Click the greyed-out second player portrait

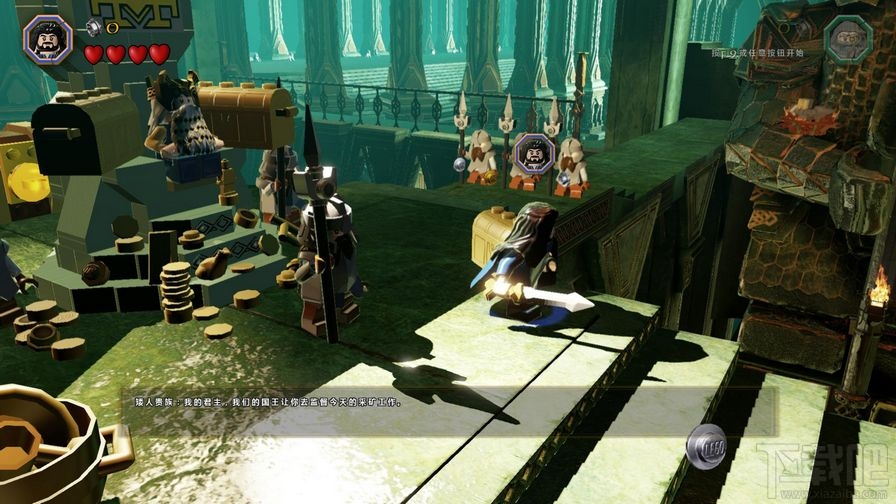pyautogui.click(x=849, y=39)
